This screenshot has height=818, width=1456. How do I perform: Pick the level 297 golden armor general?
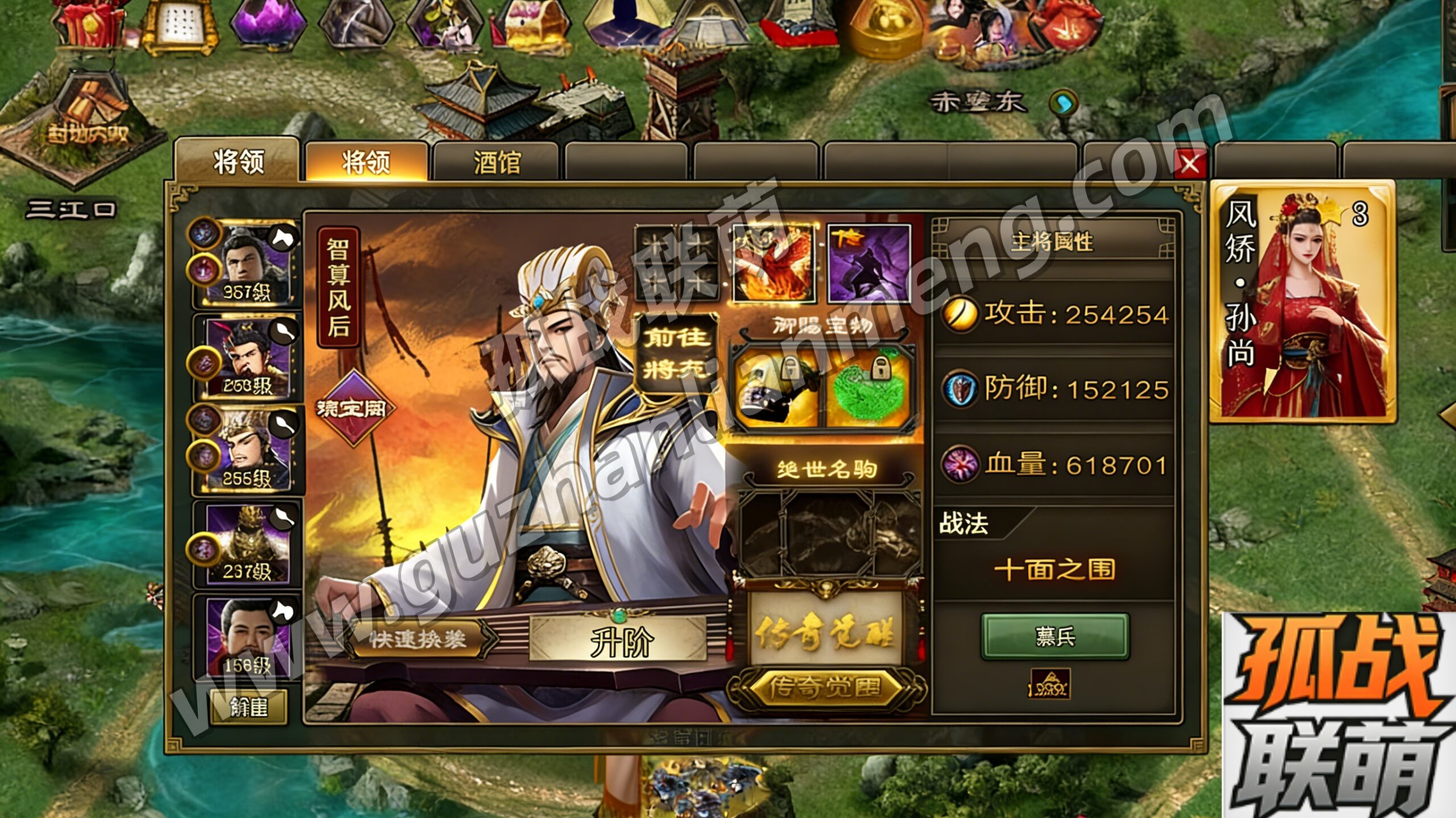pos(249,544)
